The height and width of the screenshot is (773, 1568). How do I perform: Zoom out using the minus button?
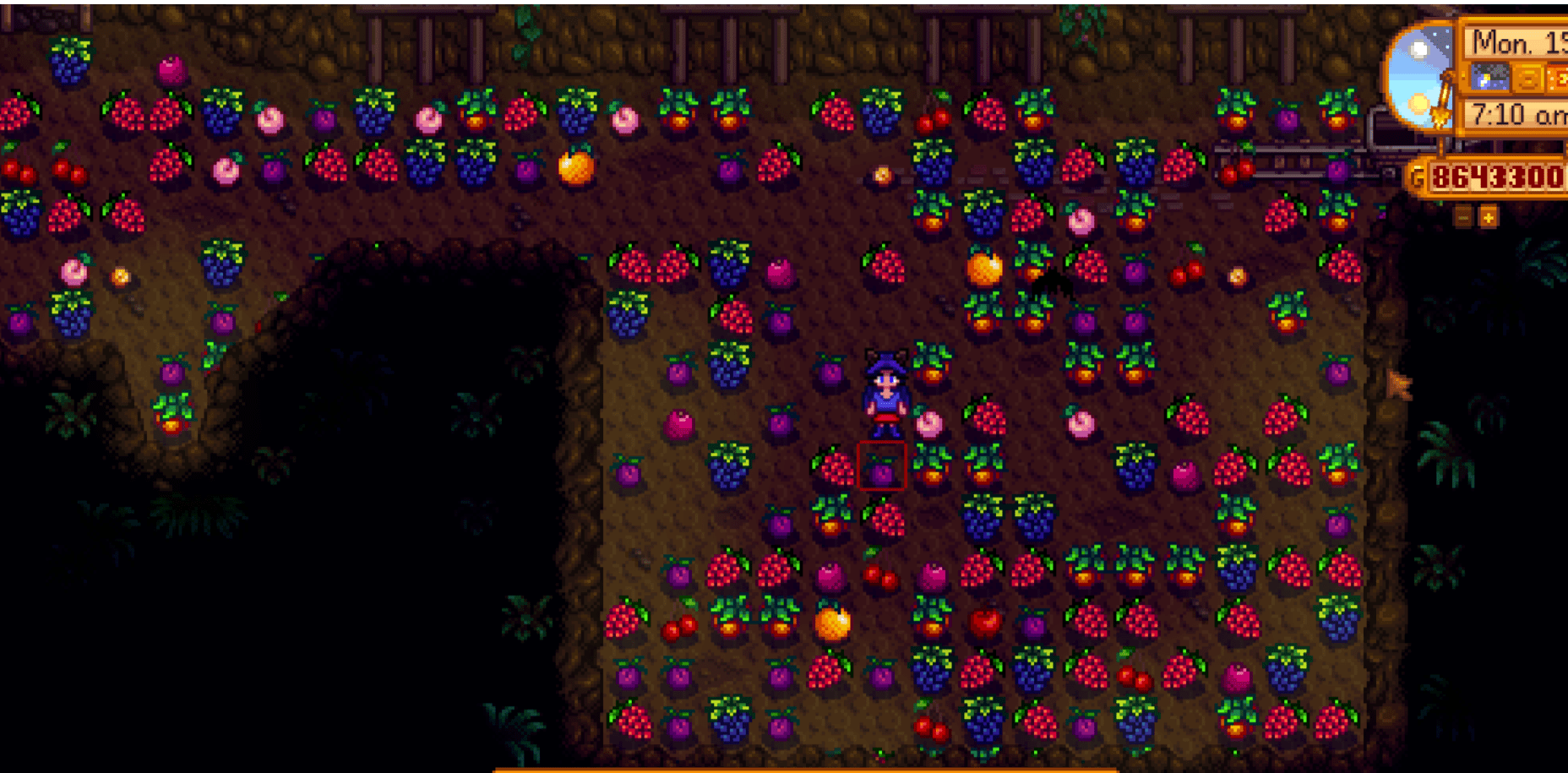1463,217
